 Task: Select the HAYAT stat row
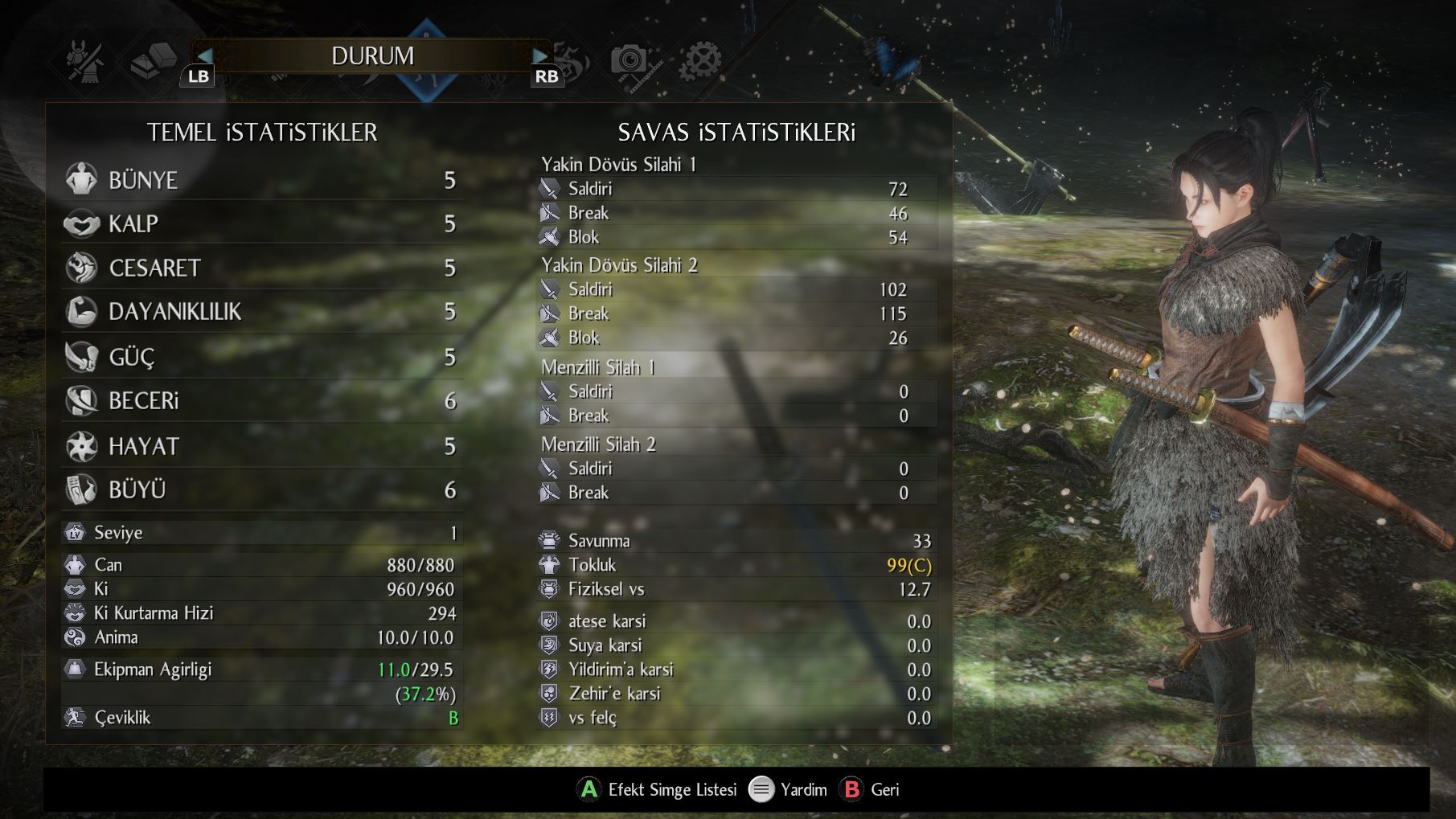261,446
